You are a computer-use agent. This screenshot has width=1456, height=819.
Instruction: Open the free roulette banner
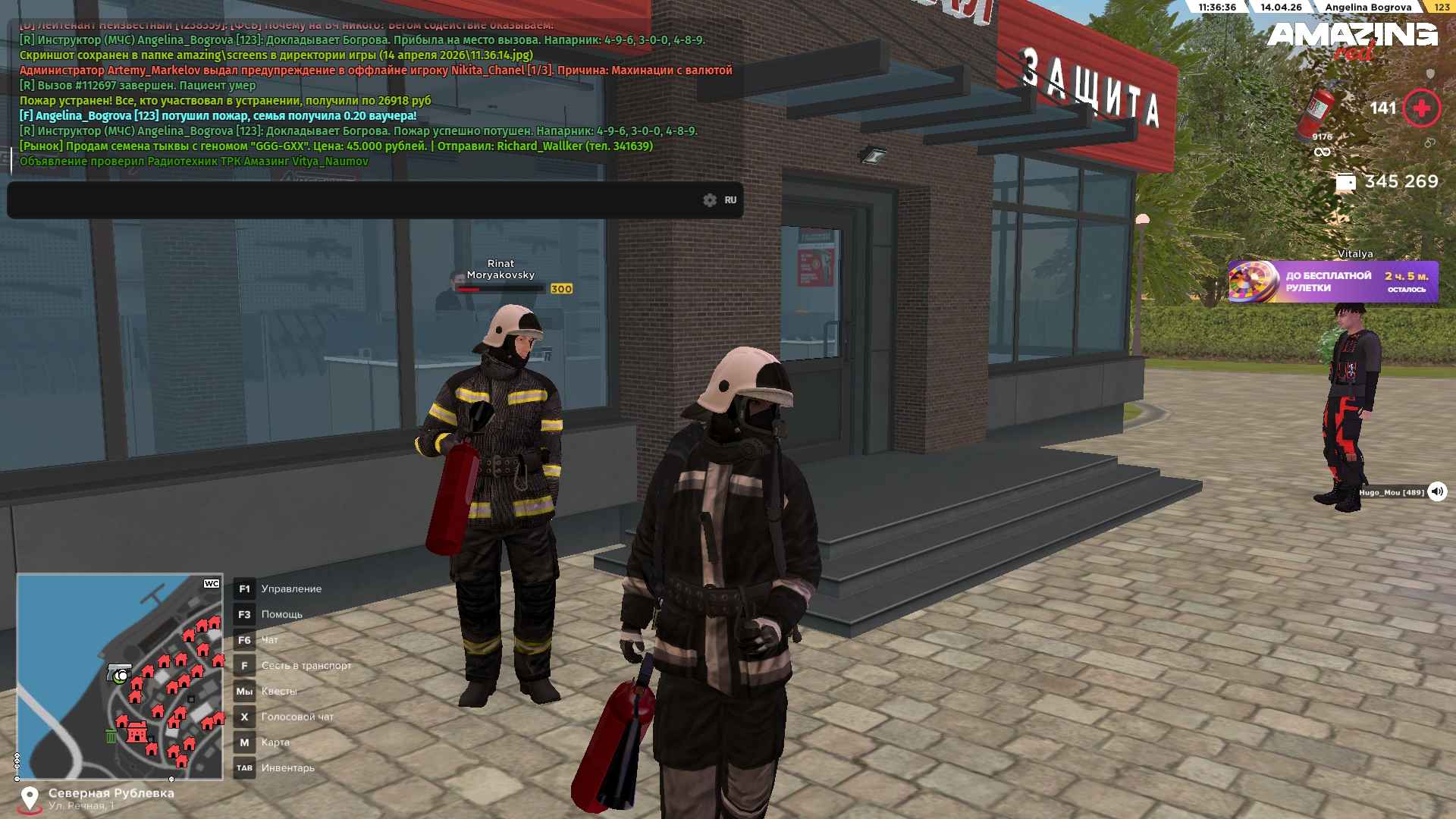[1332, 281]
